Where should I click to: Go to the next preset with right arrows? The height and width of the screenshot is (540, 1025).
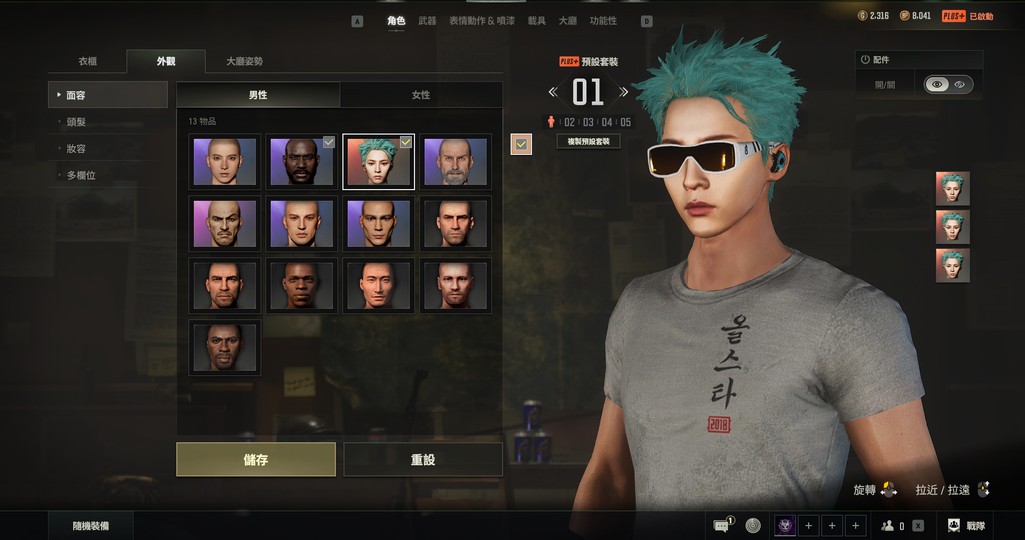624,92
